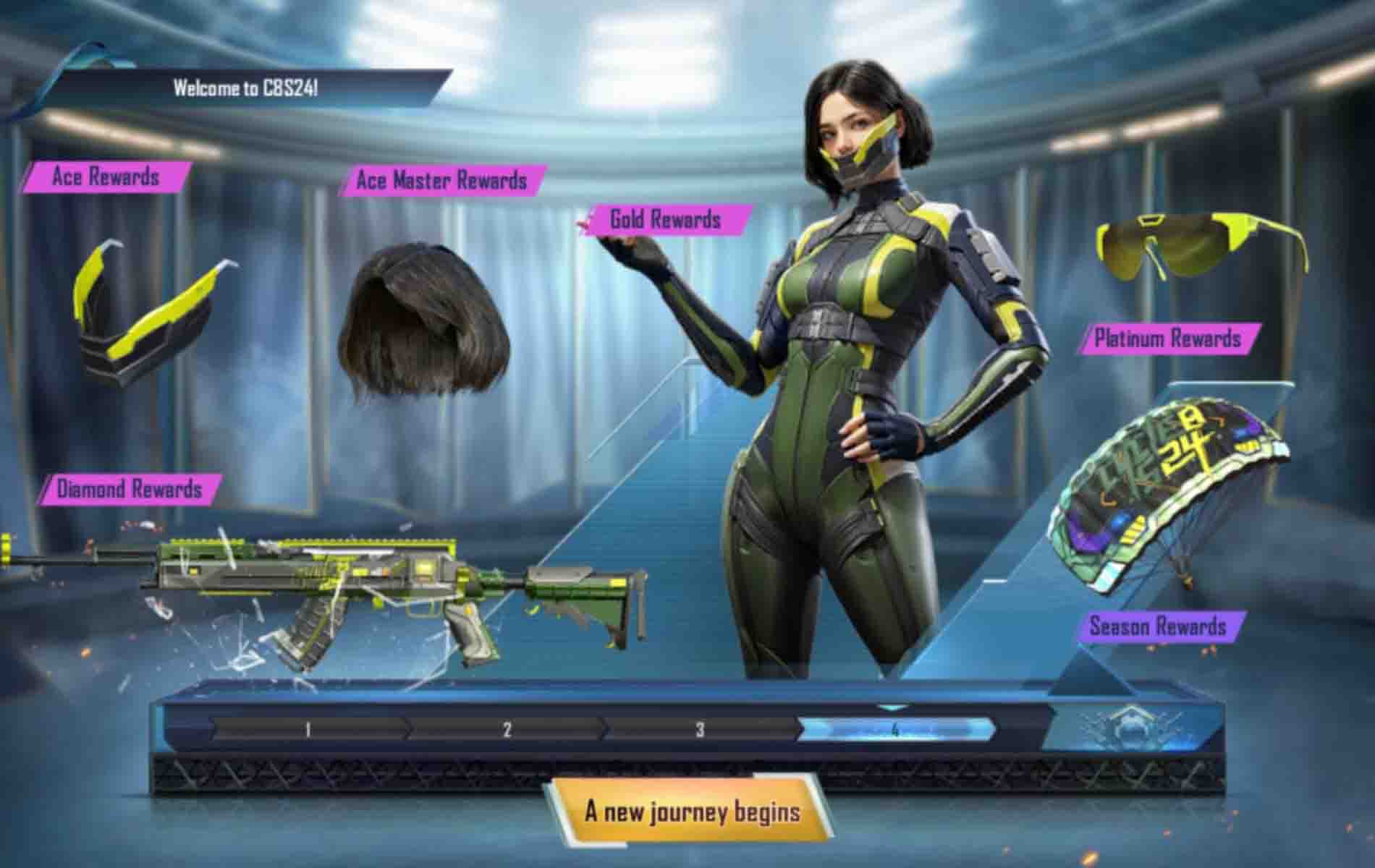
Task: Switch to the Gold Rewards category
Action: (x=664, y=219)
